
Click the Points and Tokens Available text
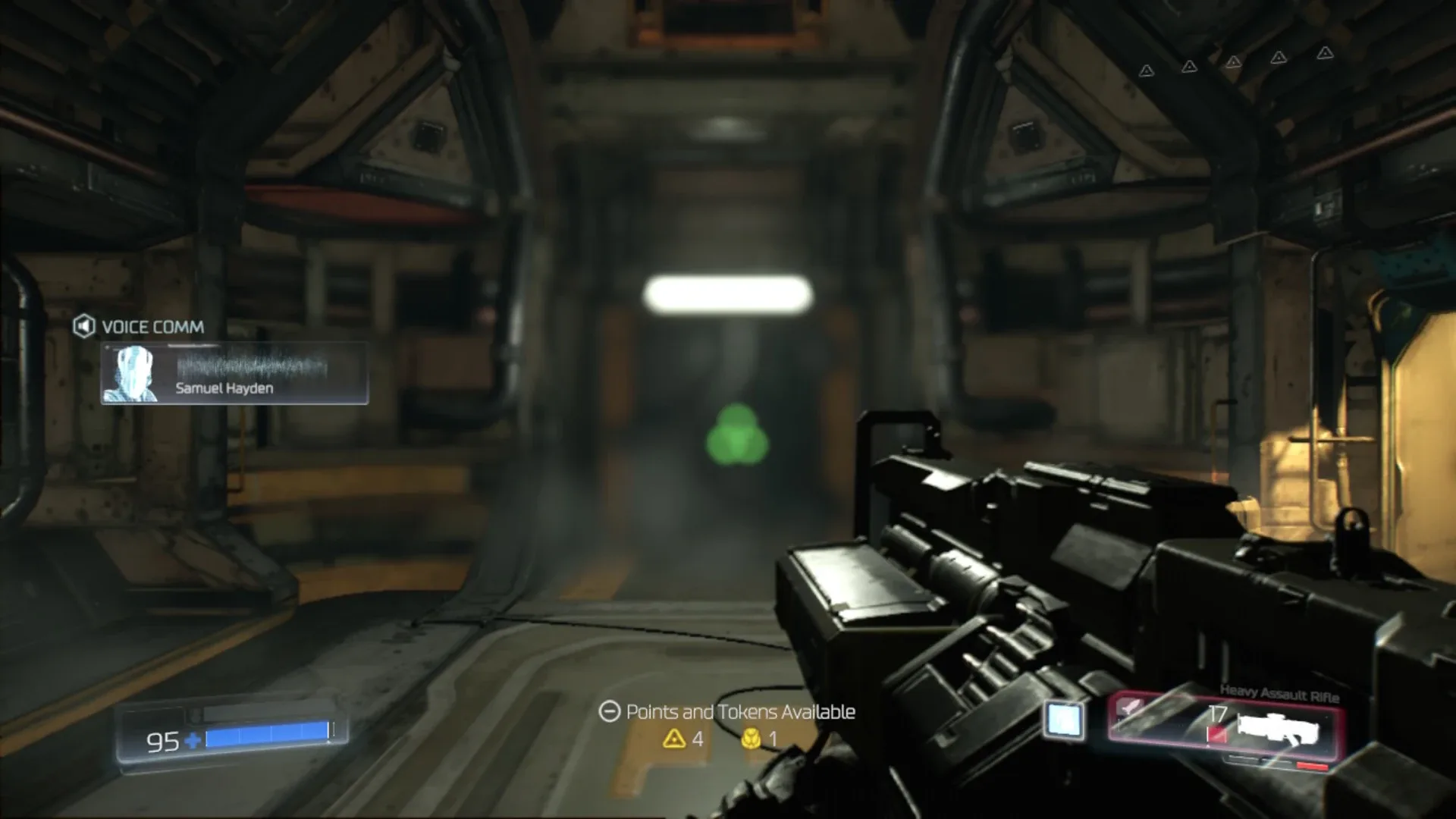pyautogui.click(x=739, y=711)
